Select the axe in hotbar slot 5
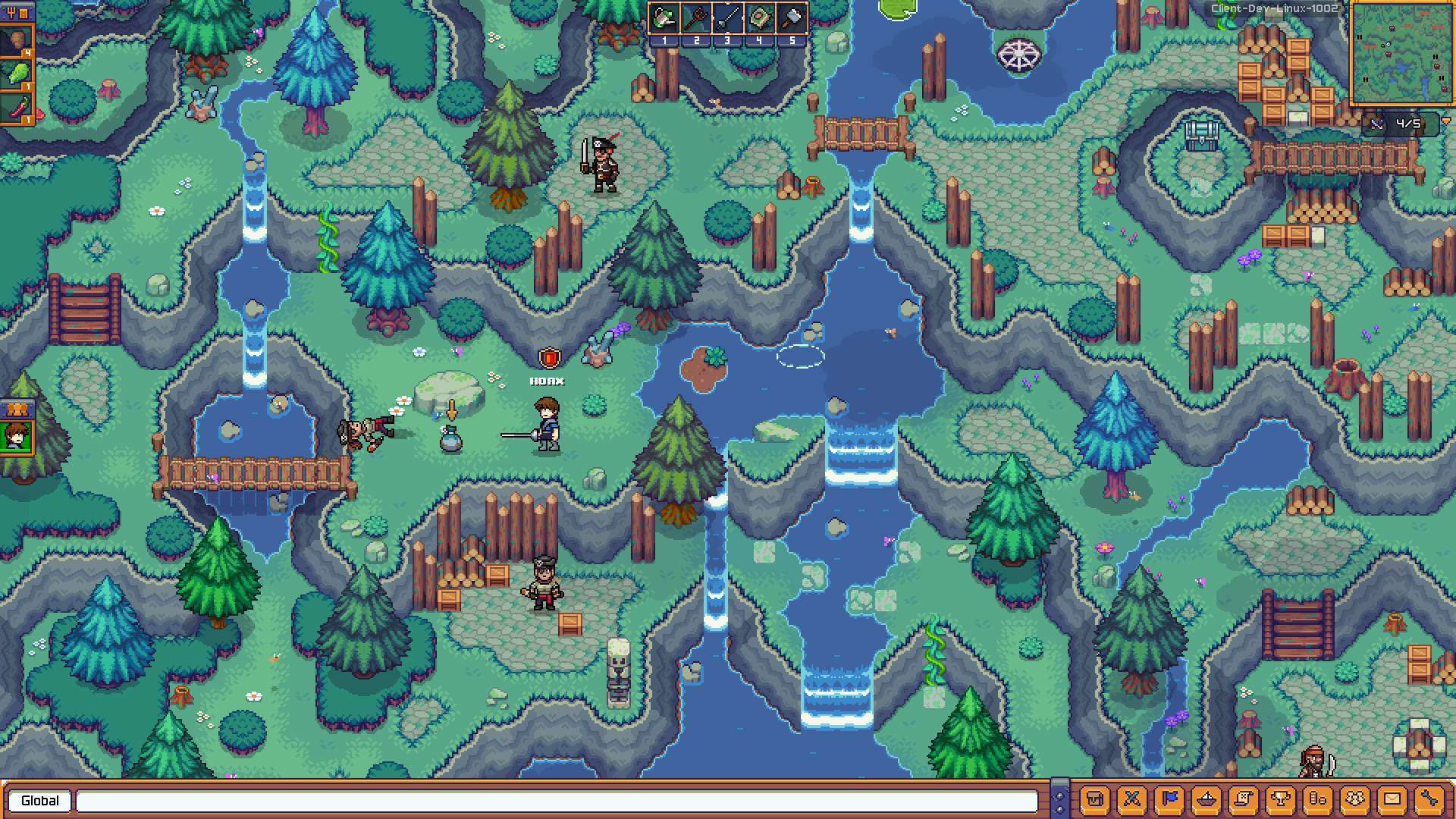 [789, 18]
